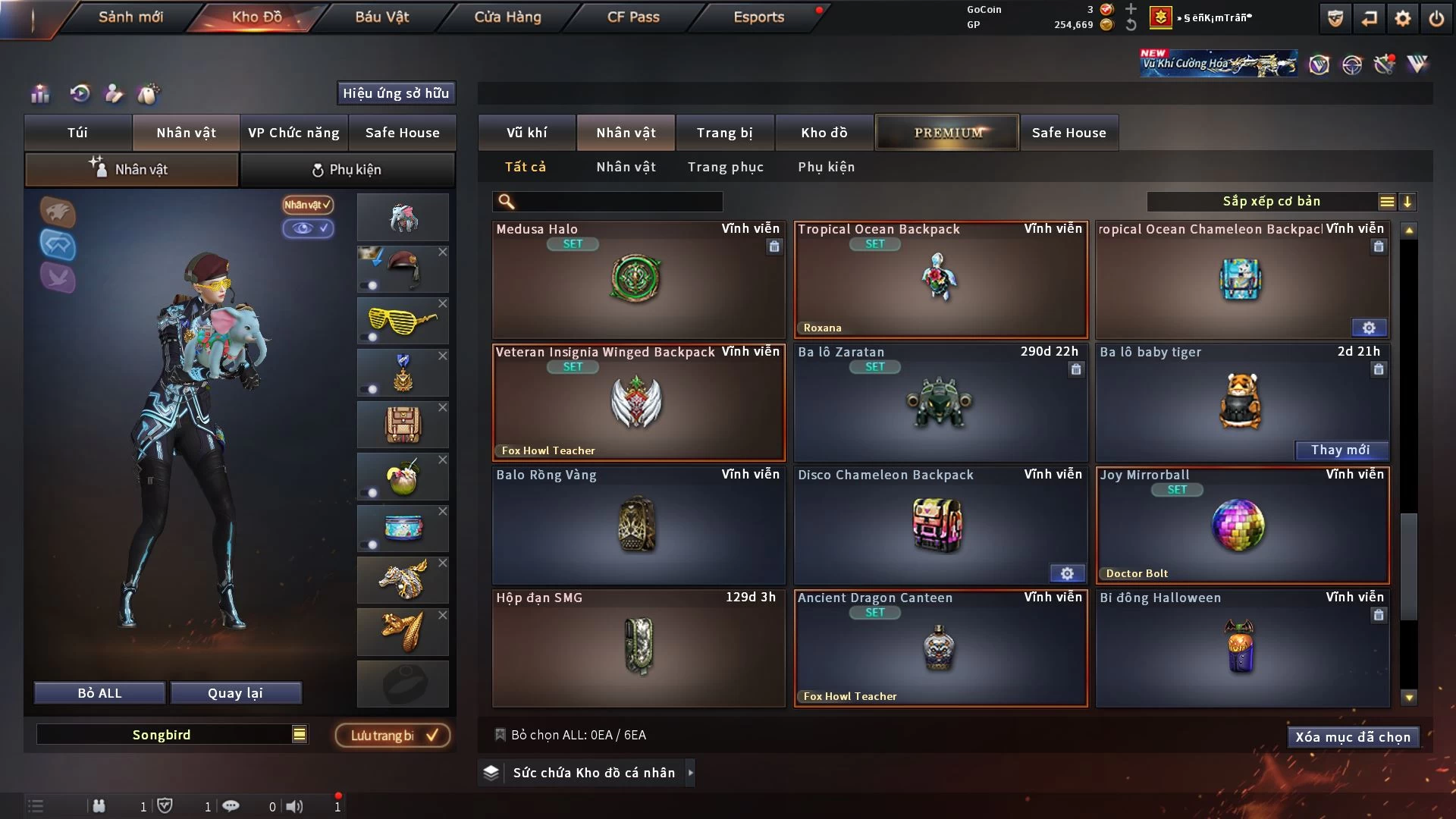The width and height of the screenshot is (1456, 819).
Task: Click Xóa mục đã chọn button
Action: (x=1352, y=737)
